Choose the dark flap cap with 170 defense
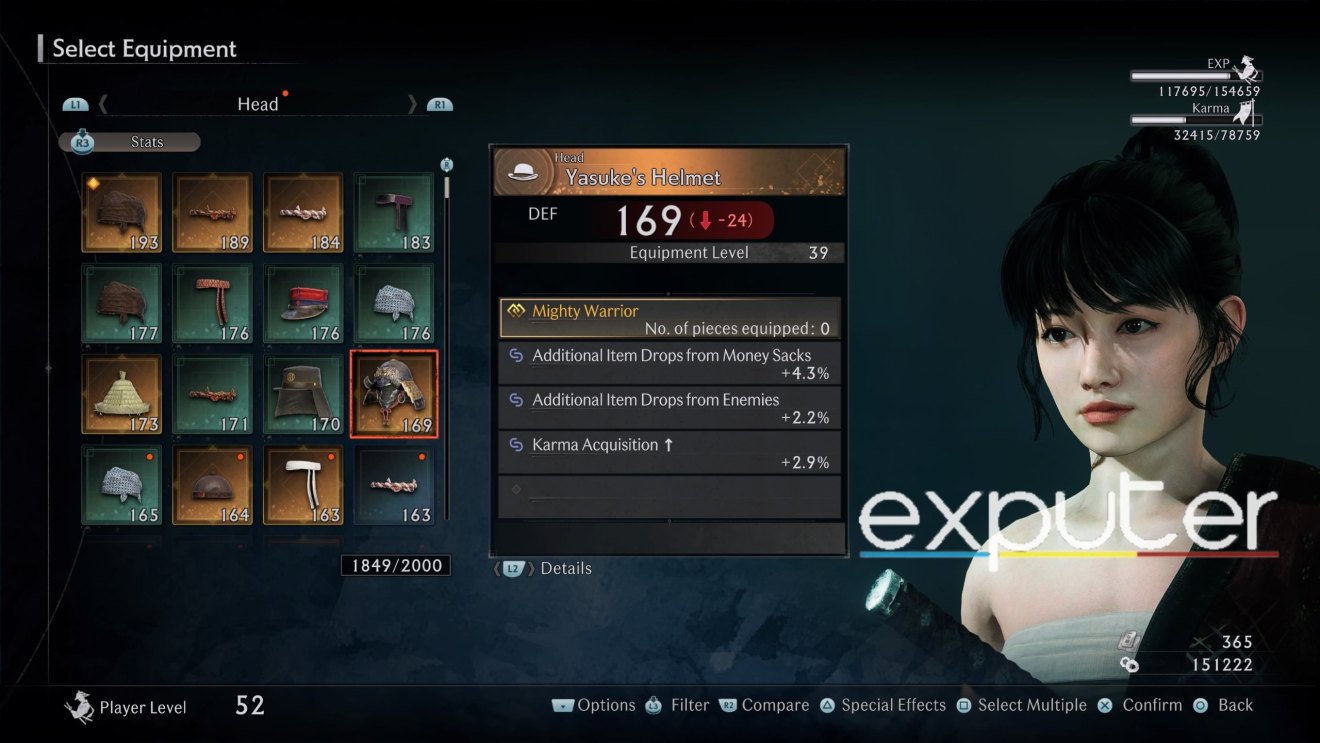The width and height of the screenshot is (1320, 743). pyautogui.click(x=303, y=394)
